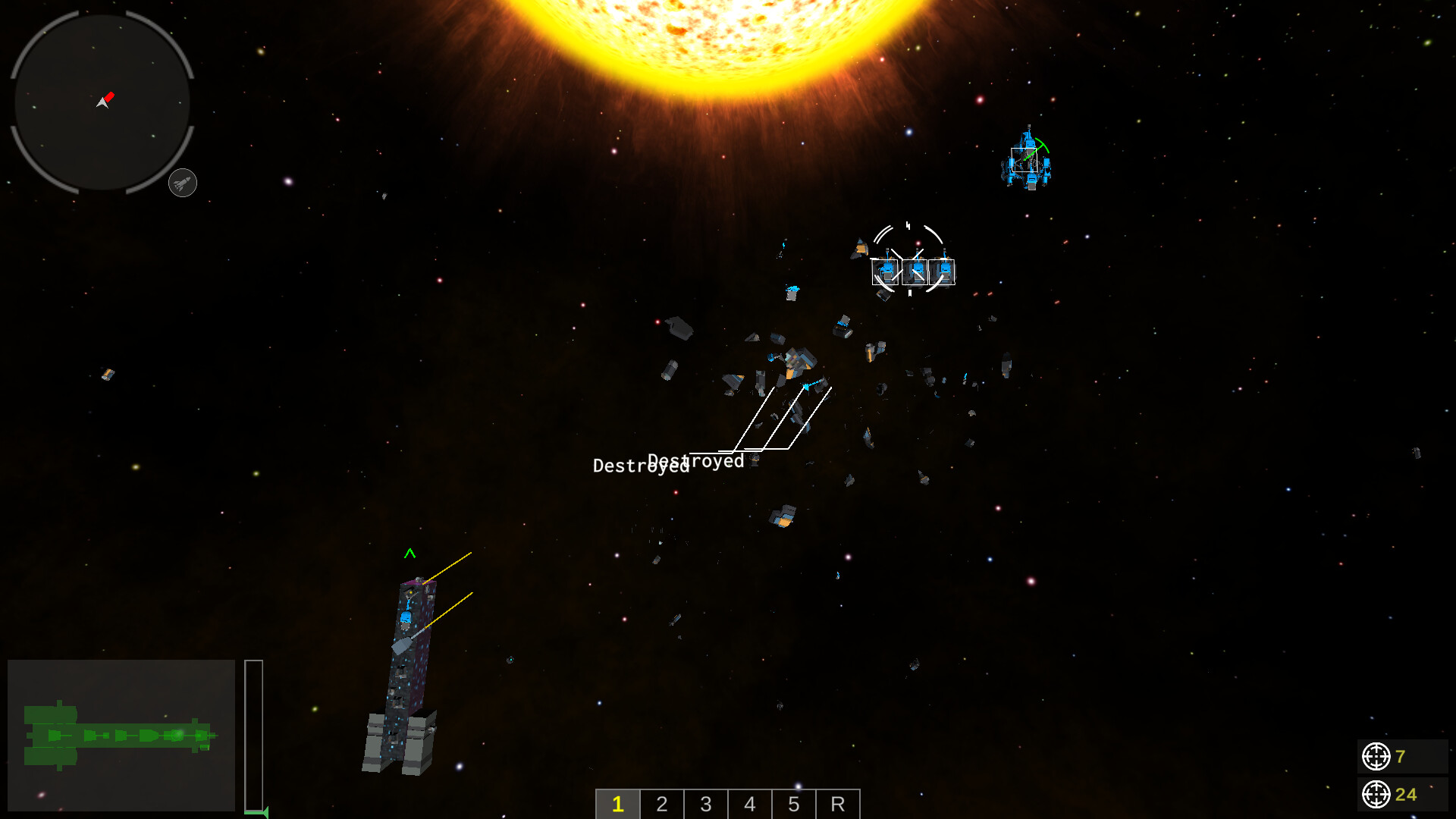Activate weapon group 2 on the hotbar

tap(661, 805)
